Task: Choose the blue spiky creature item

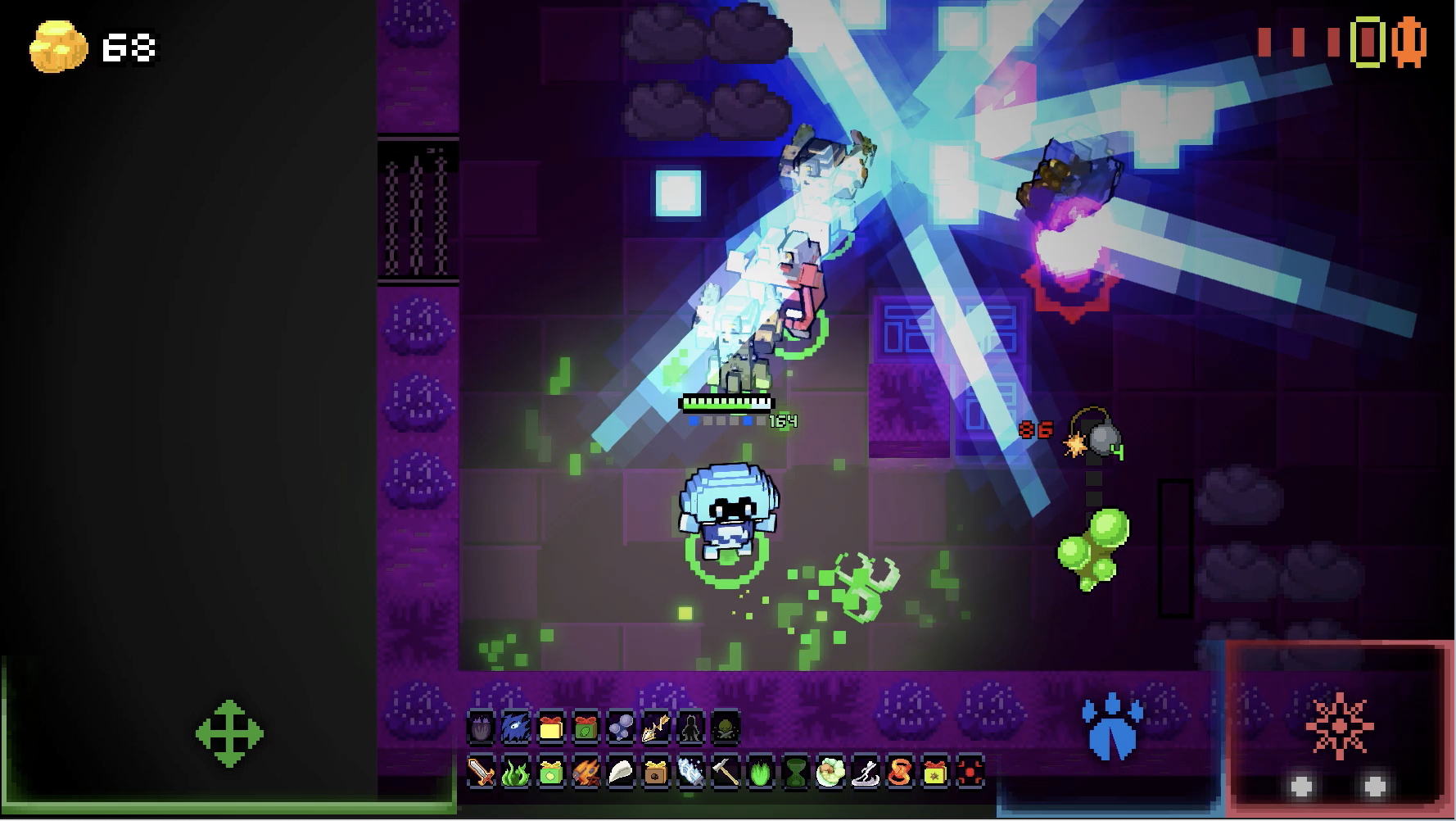Action: (x=515, y=727)
